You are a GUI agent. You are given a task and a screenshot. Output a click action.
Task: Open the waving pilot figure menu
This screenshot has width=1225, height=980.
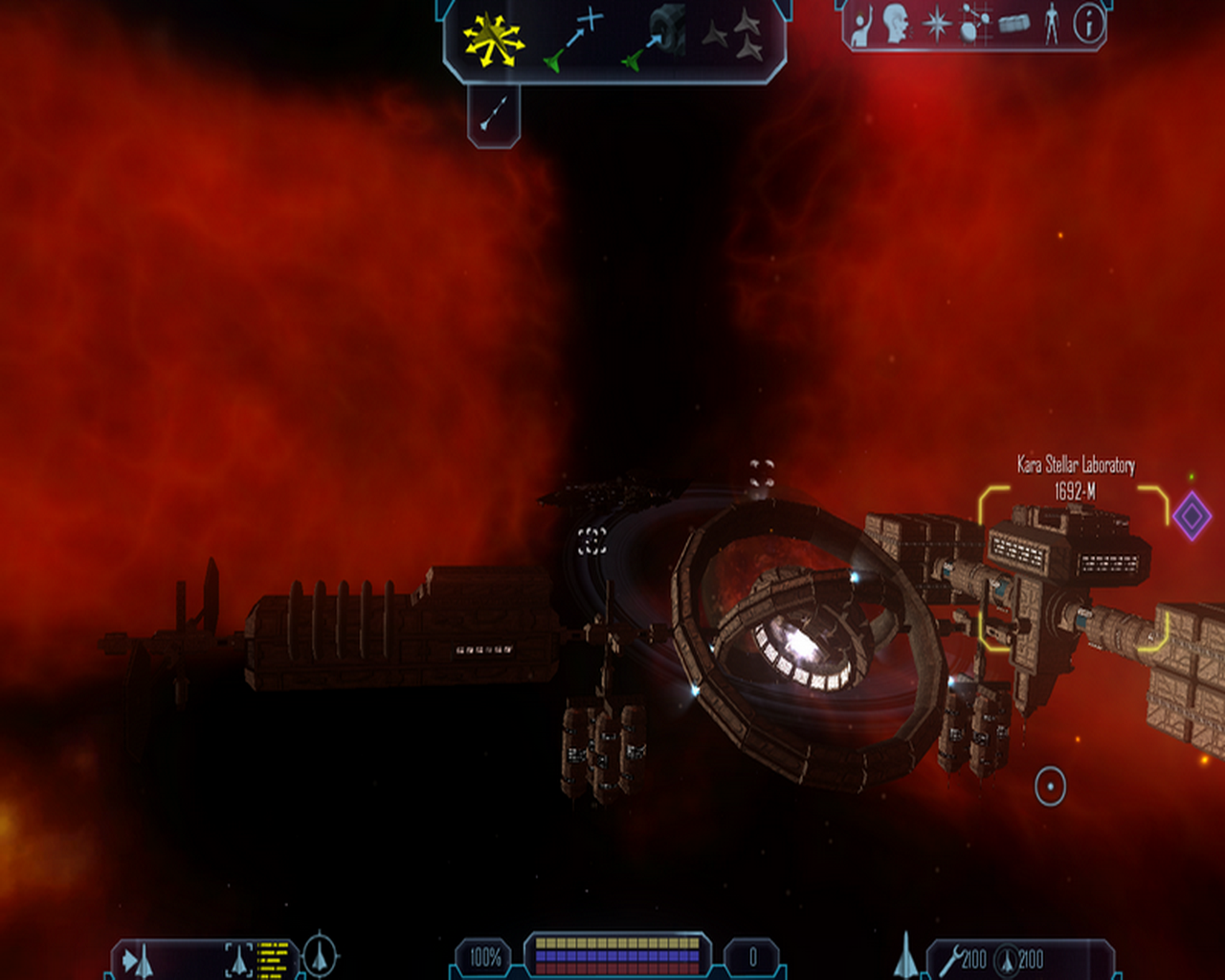click(861, 26)
